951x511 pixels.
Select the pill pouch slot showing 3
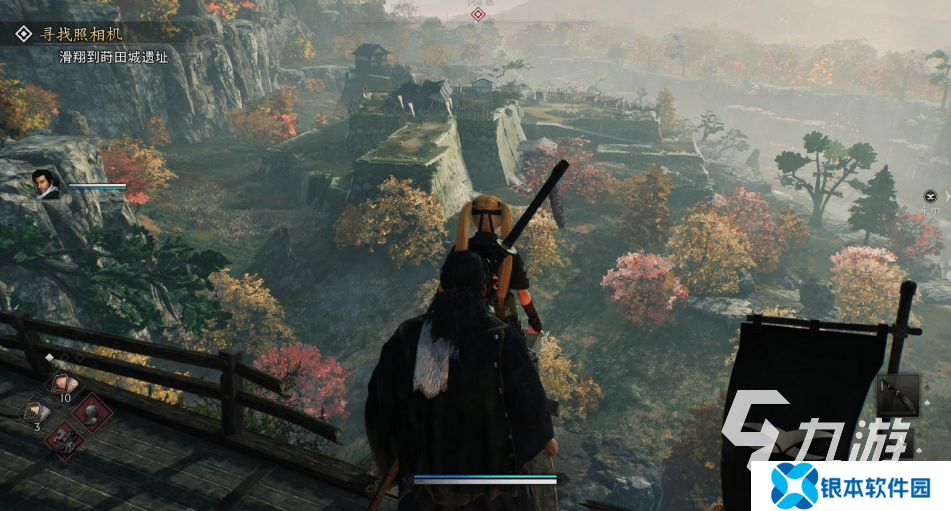[x=37, y=411]
